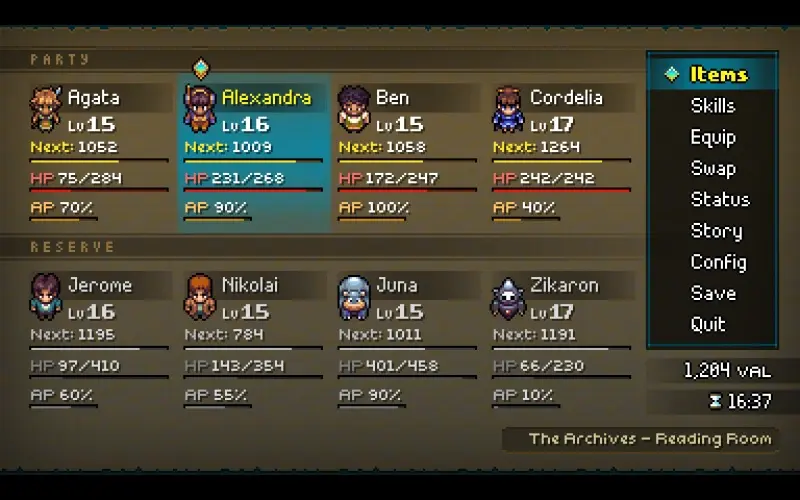Select the Skills menu entry

pyautogui.click(x=712, y=106)
